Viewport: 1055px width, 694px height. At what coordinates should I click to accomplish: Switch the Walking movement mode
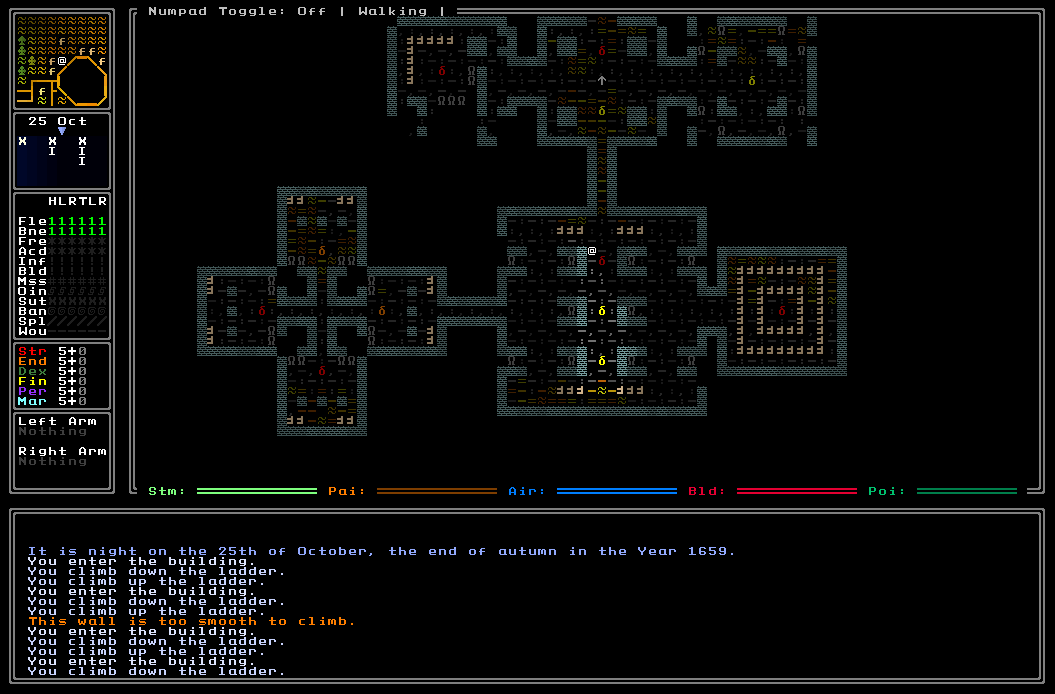(392, 12)
